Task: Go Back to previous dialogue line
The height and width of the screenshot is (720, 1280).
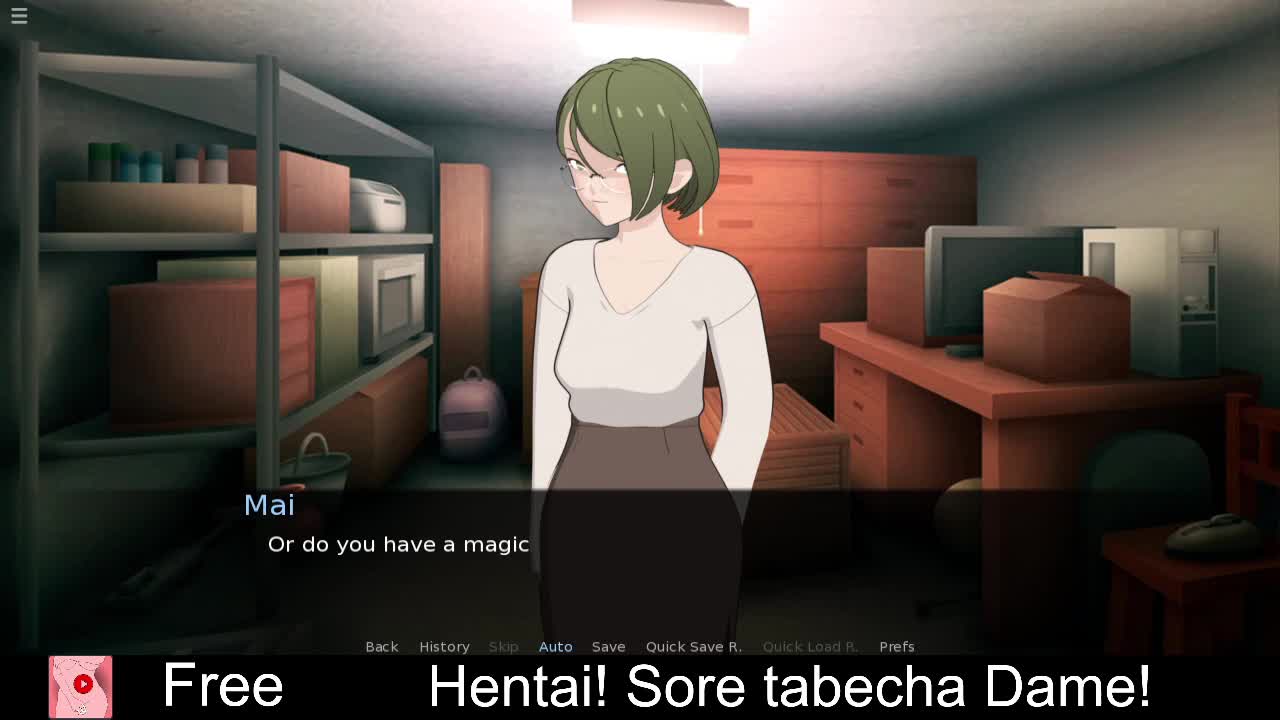Action: pyautogui.click(x=381, y=647)
